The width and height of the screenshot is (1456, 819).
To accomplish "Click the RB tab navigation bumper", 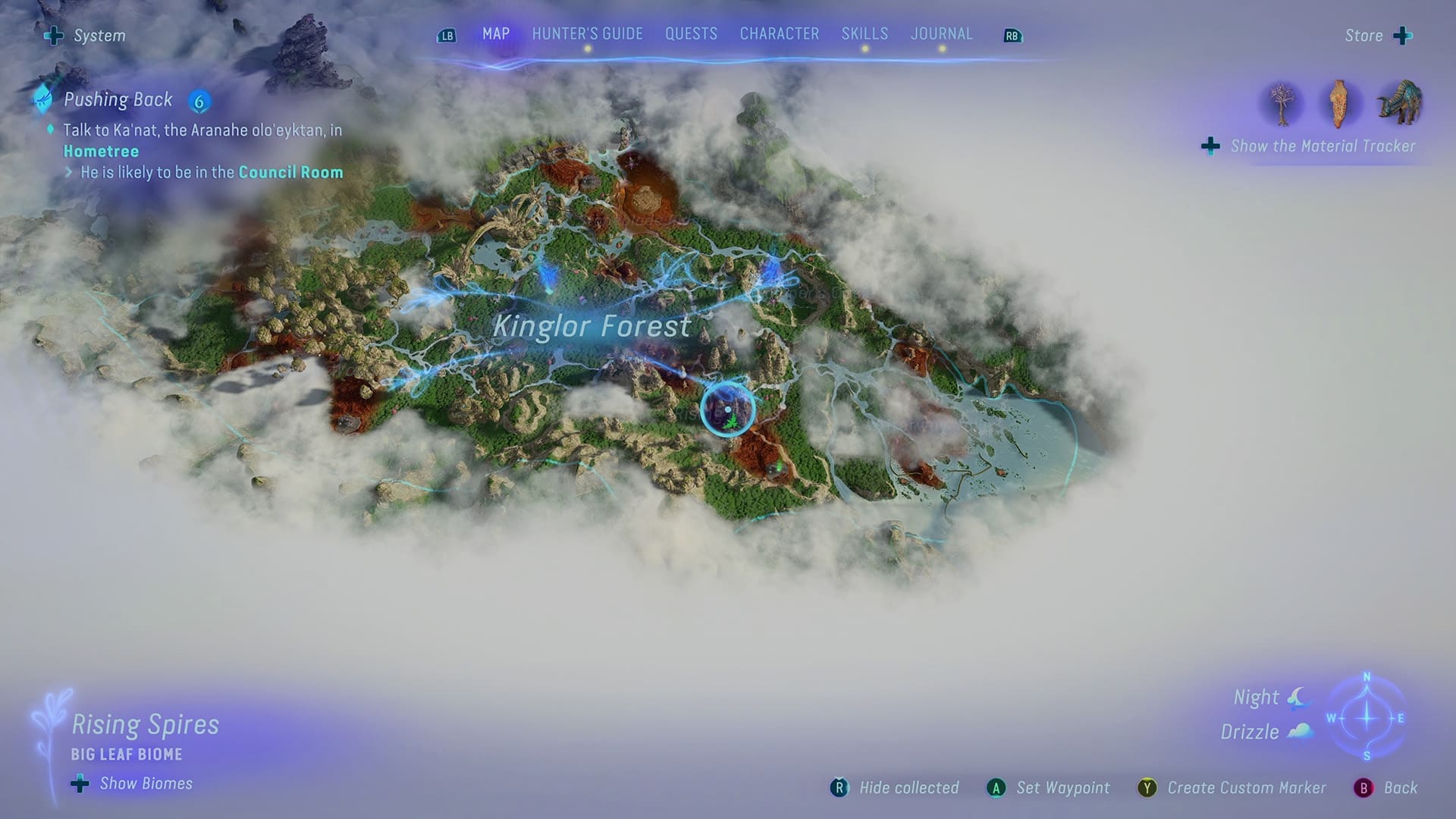I will (x=1012, y=34).
